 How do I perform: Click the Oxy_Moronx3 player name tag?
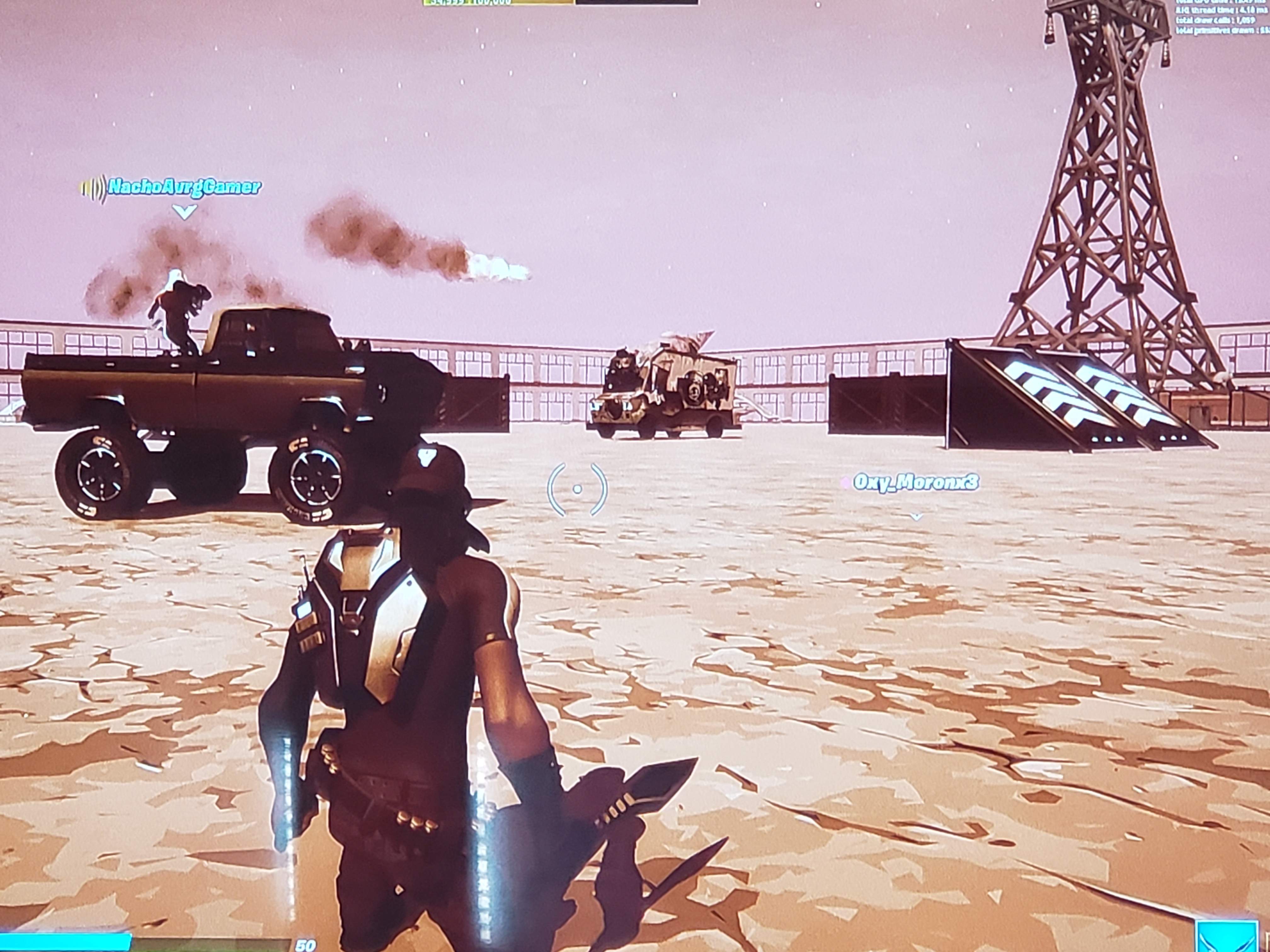click(x=915, y=482)
